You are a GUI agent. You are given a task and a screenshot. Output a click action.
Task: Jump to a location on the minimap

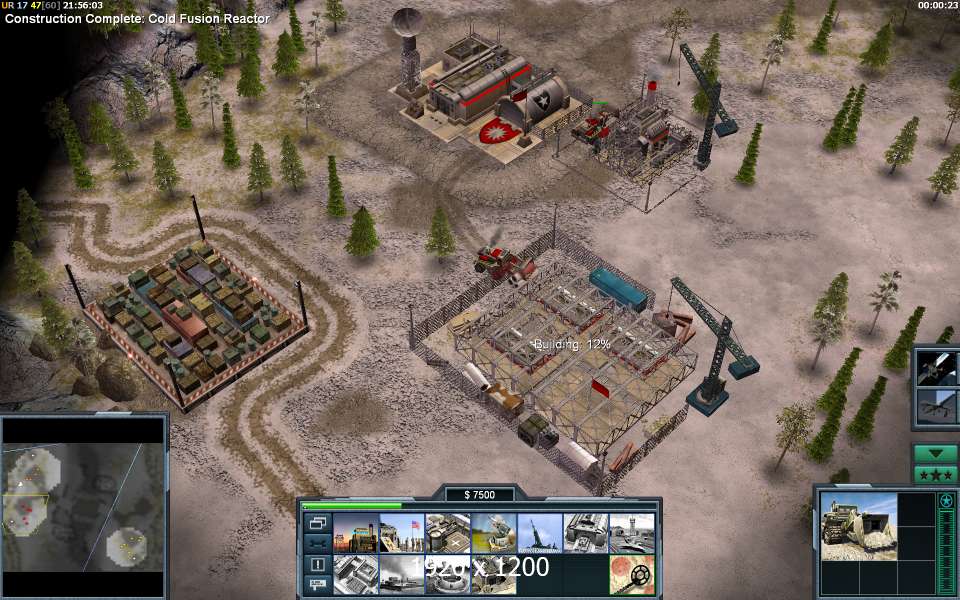pyautogui.click(x=82, y=506)
